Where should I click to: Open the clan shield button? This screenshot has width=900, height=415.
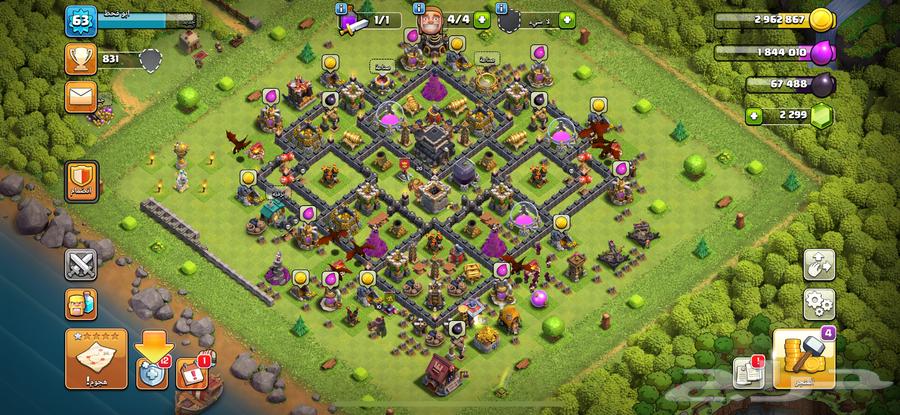click(81, 181)
